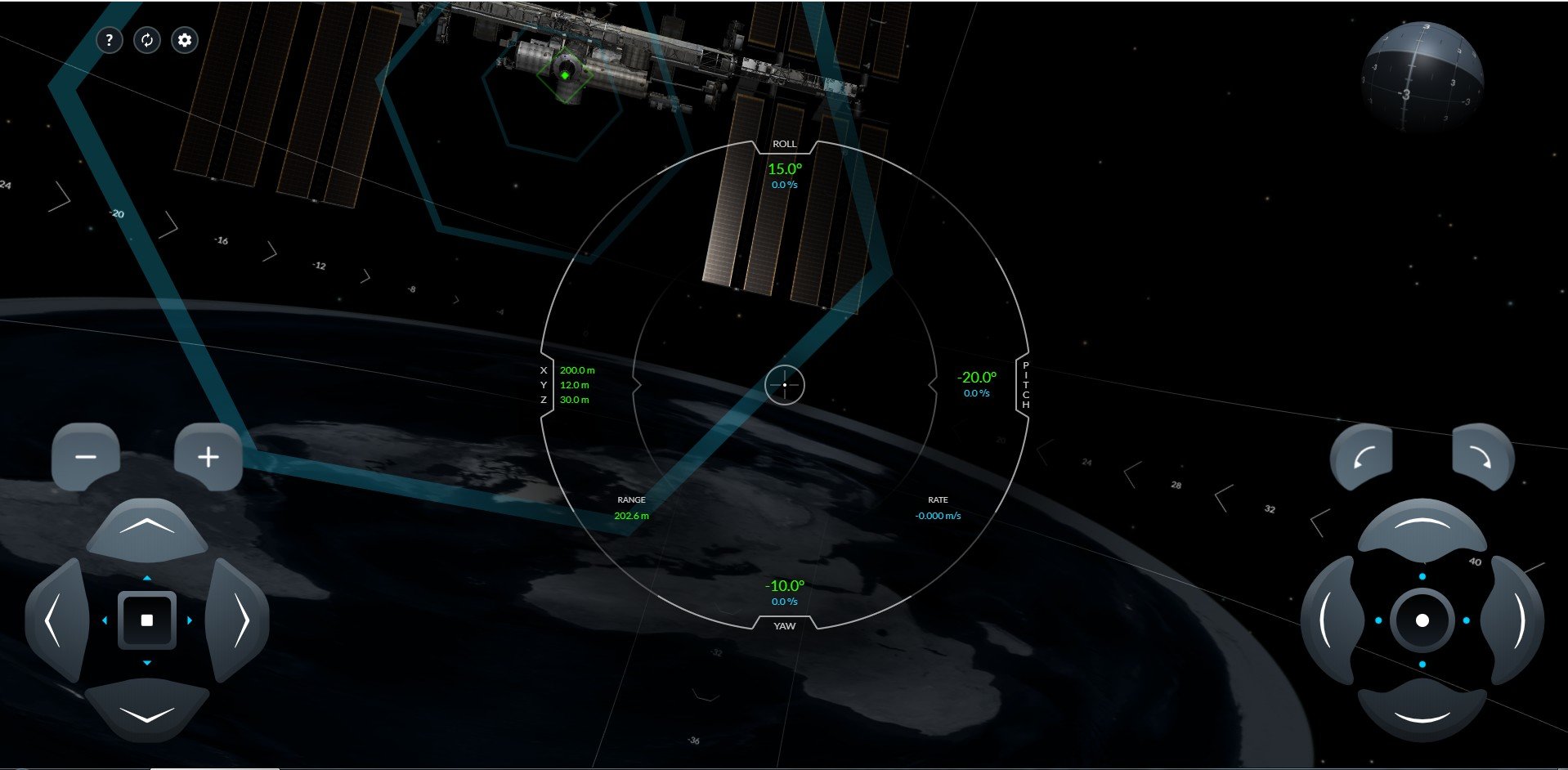Image resolution: width=1568 pixels, height=770 pixels.
Task: Yaw left with the rotation pad's left button
Action: [x=1331, y=620]
